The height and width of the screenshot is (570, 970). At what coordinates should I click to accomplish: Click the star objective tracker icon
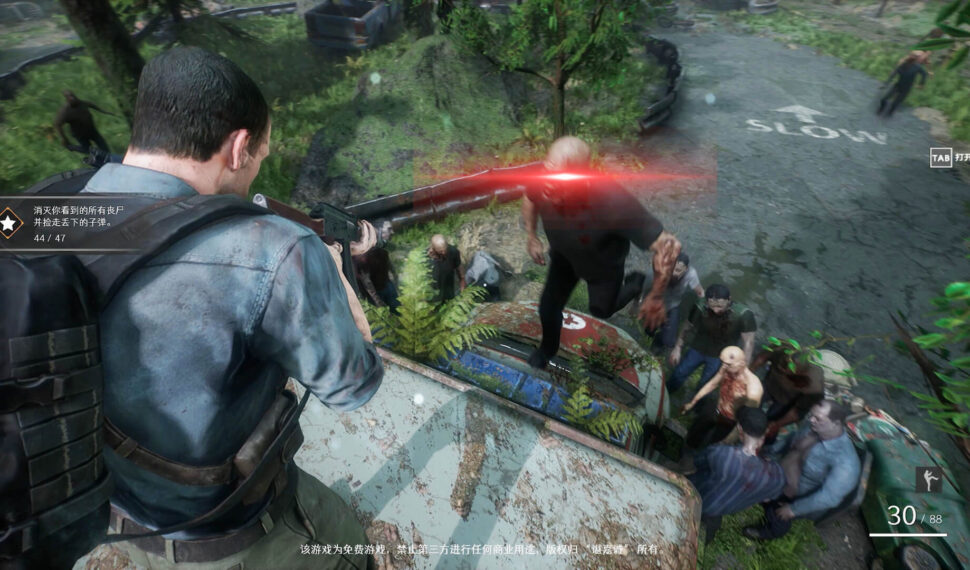pyautogui.click(x=10, y=222)
